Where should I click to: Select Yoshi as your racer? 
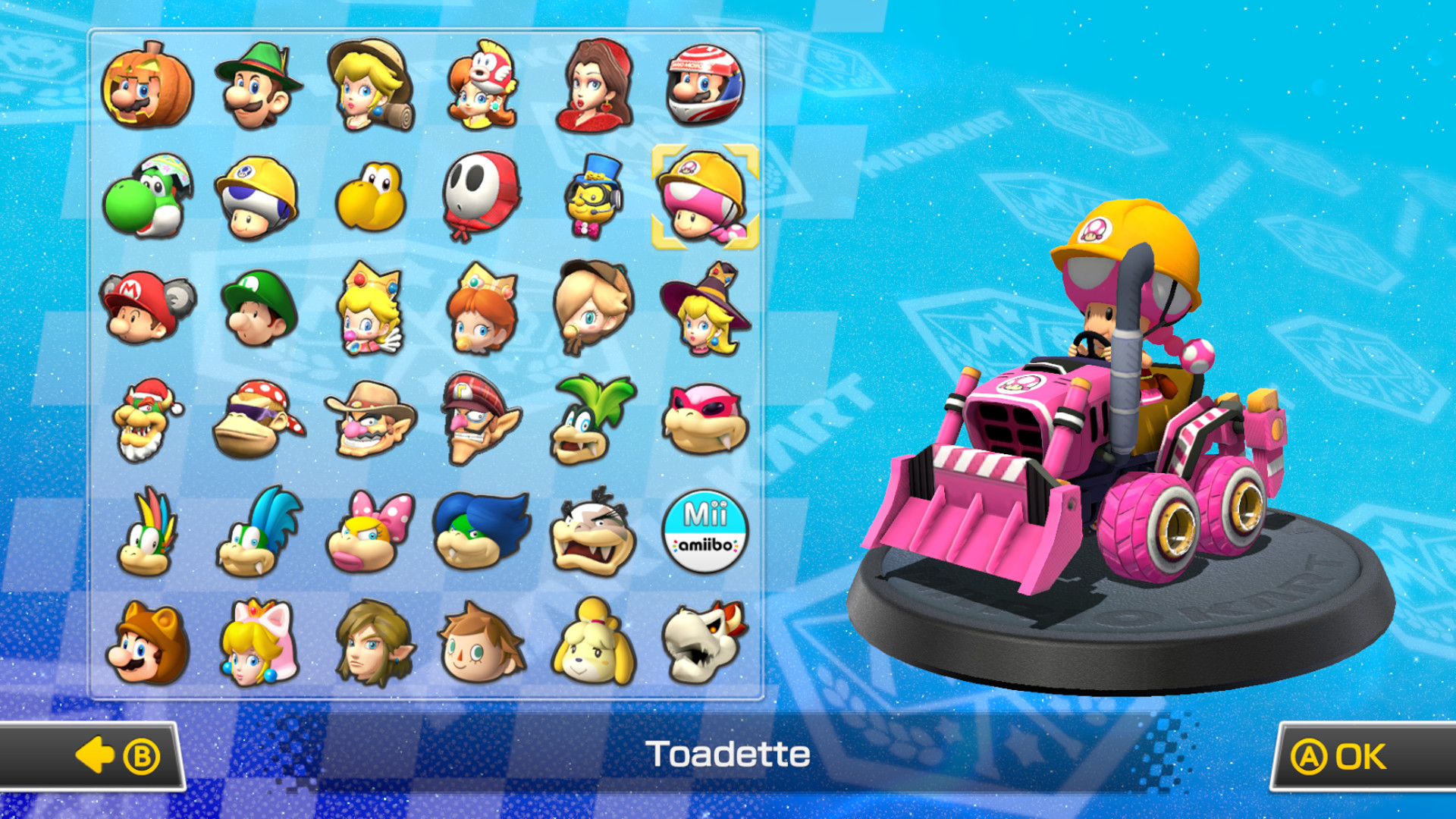(x=149, y=199)
